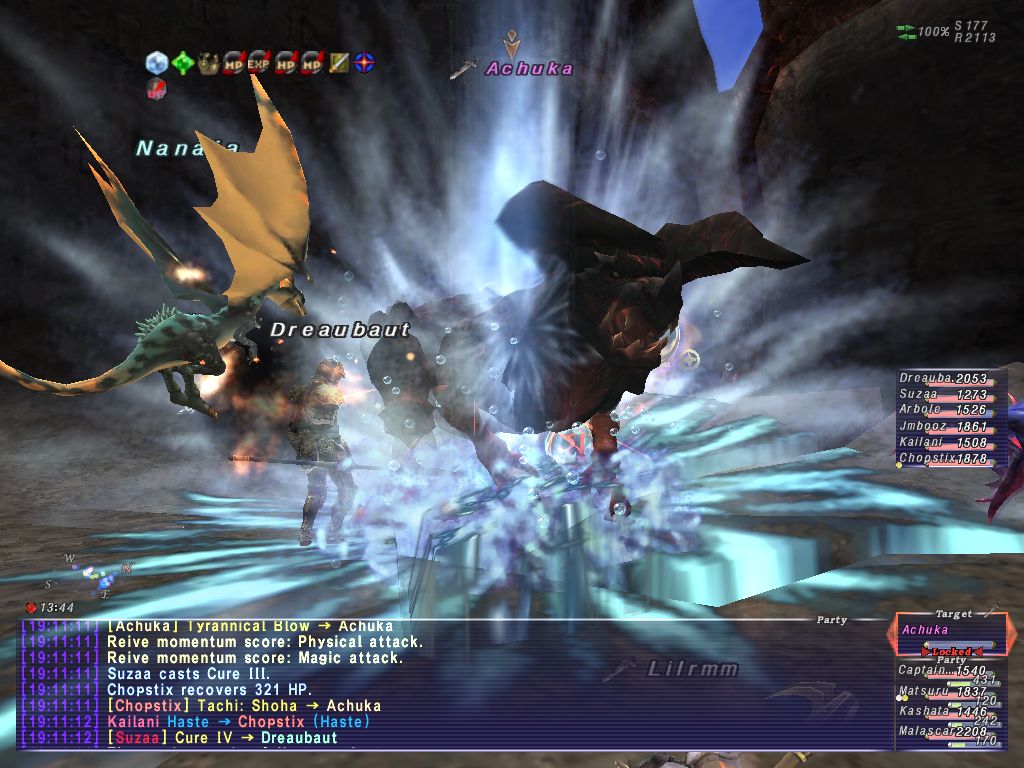
Task: Target Arbole in the alliance list
Action: (943, 410)
